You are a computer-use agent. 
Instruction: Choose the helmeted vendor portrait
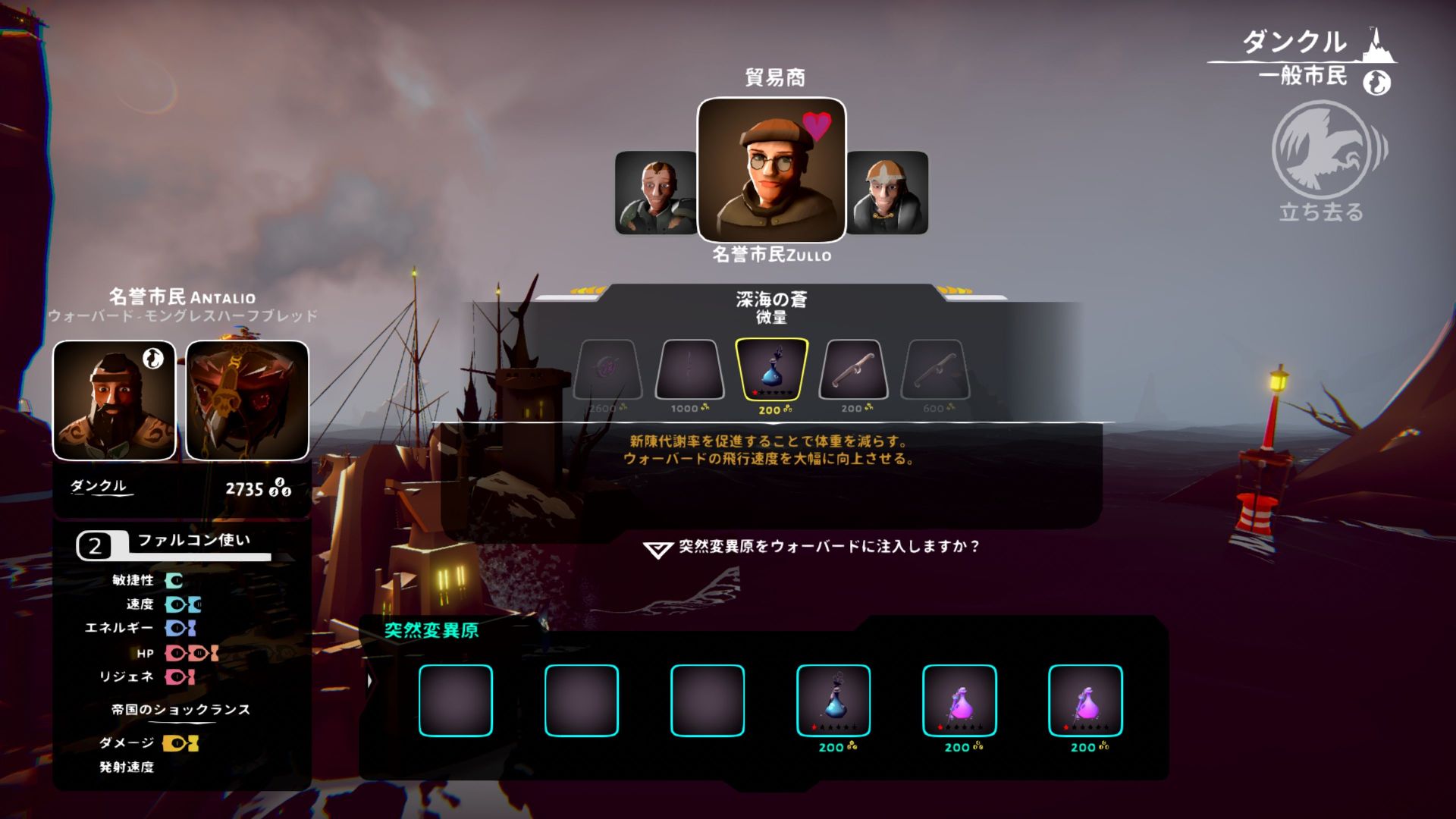click(887, 193)
